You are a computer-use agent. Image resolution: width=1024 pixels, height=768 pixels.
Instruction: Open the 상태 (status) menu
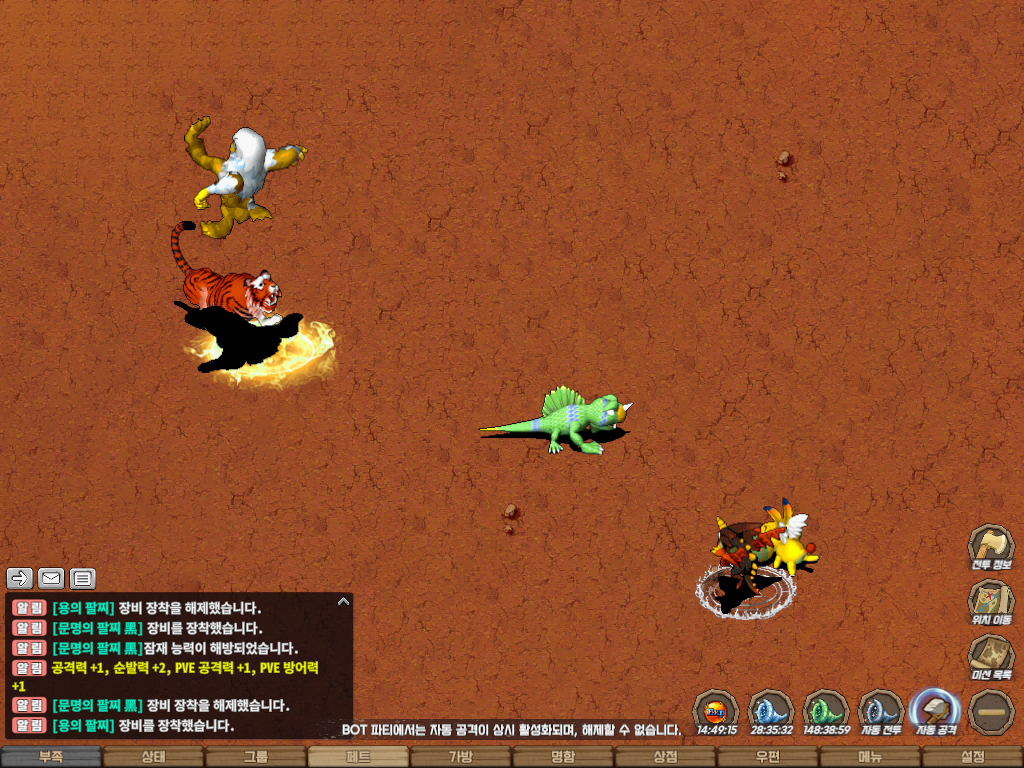click(x=153, y=757)
